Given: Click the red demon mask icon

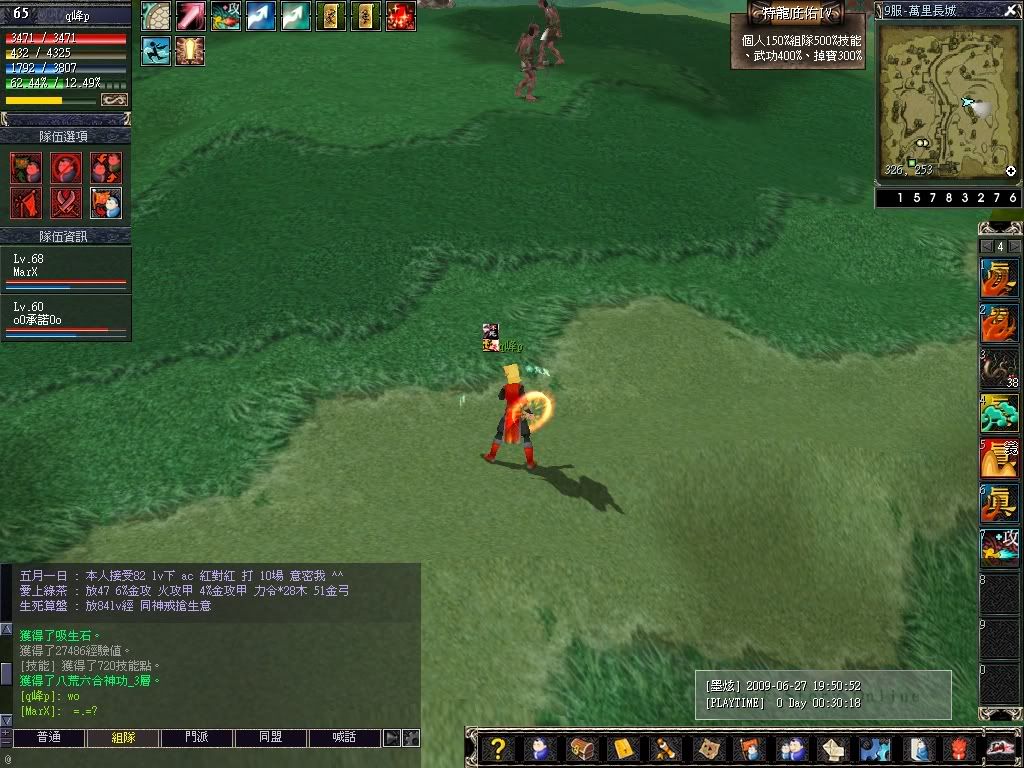Looking at the screenshot, I should click(x=958, y=748).
